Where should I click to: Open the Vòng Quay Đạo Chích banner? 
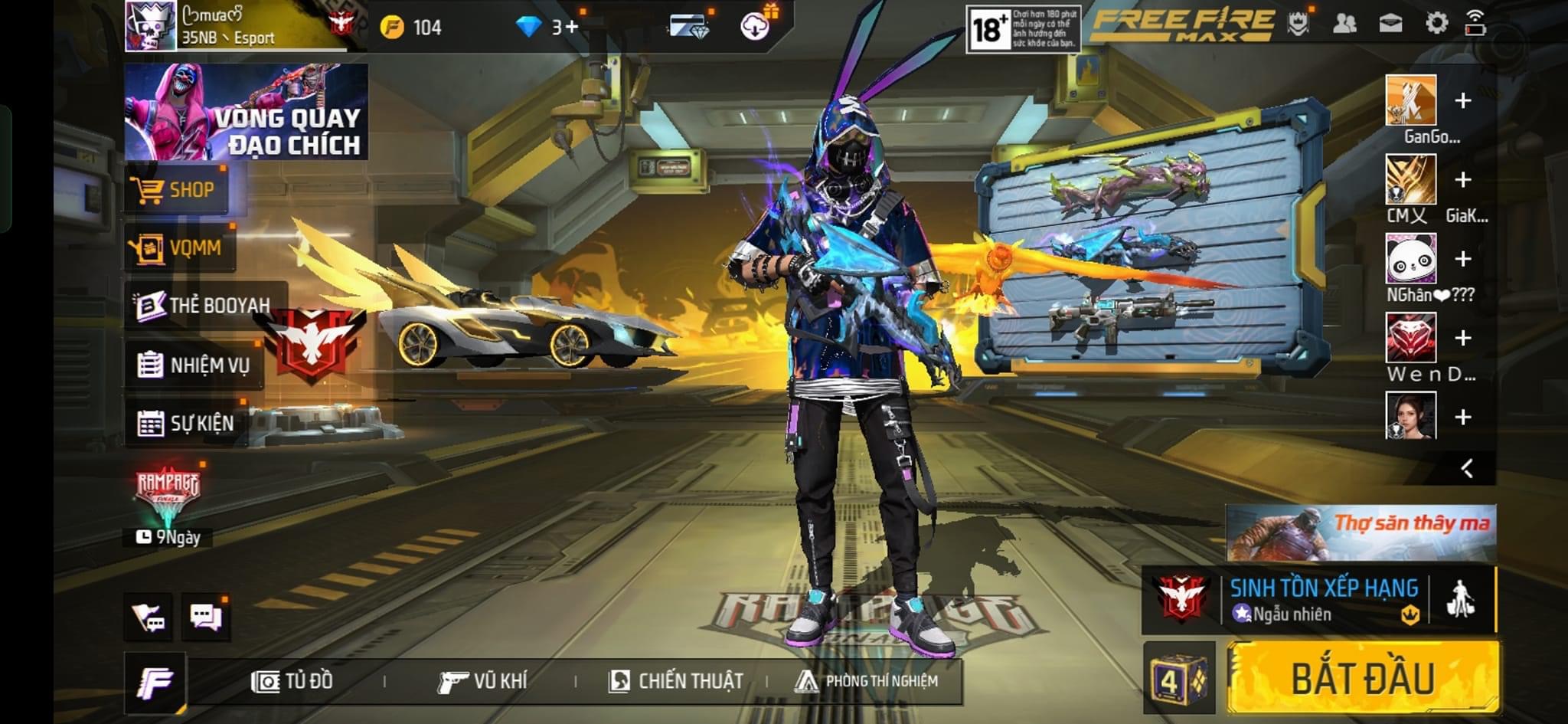click(x=246, y=112)
